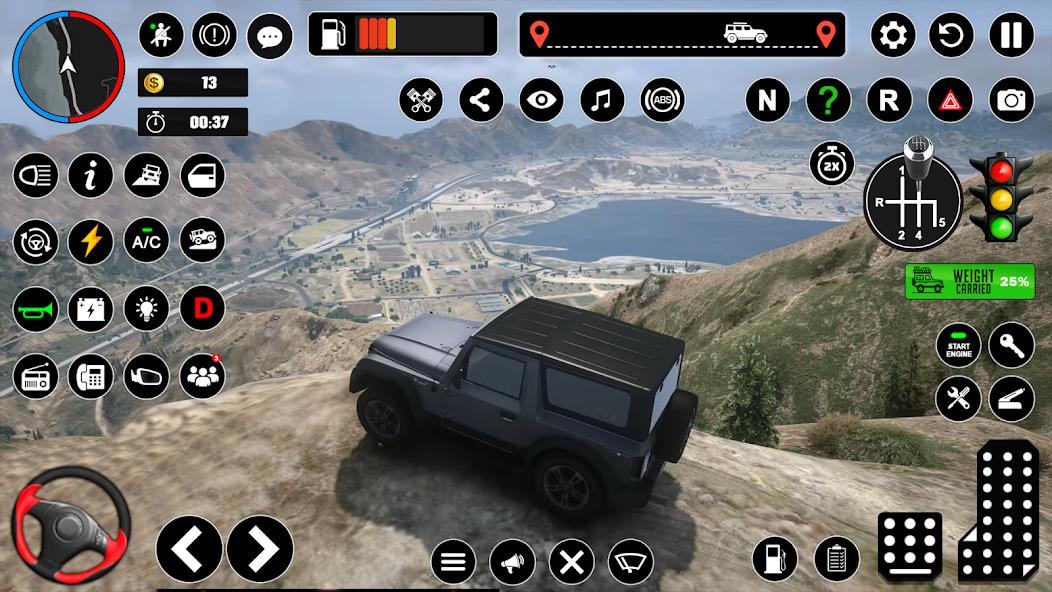Steer right with the right arrow
This screenshot has height=592, width=1052.
point(260,548)
